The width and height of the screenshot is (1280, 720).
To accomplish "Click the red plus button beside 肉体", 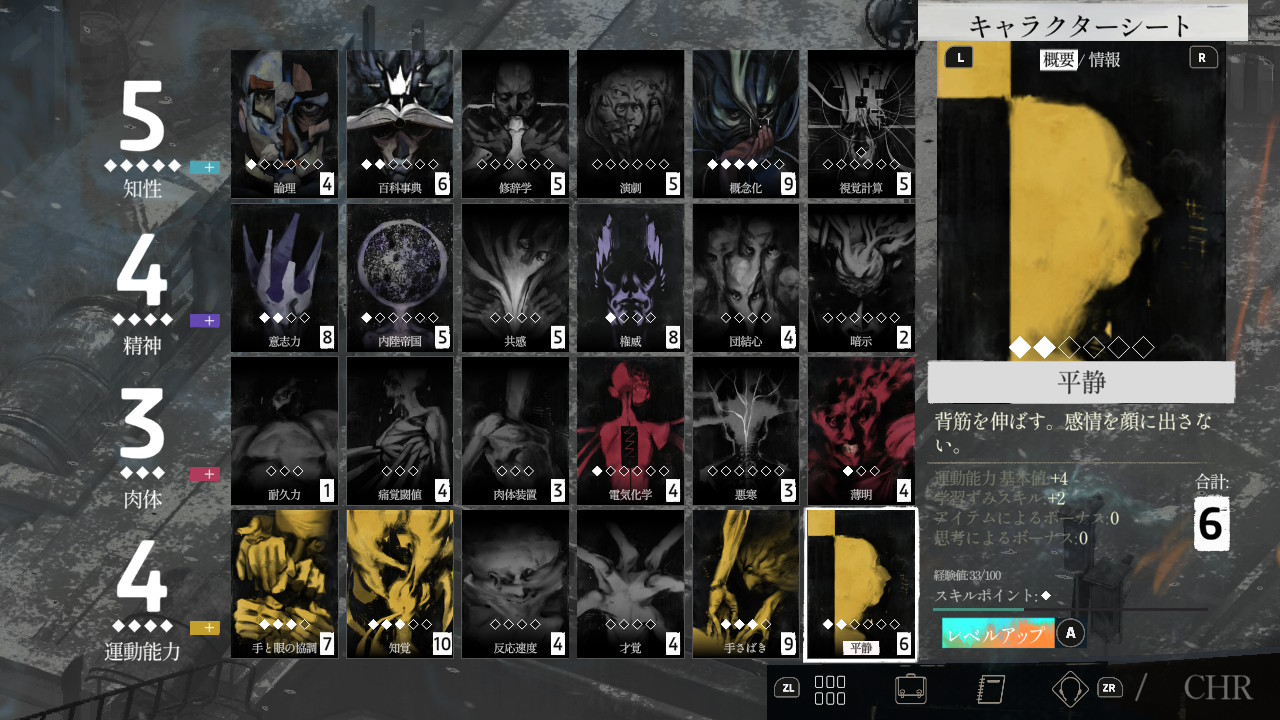I will coord(205,474).
